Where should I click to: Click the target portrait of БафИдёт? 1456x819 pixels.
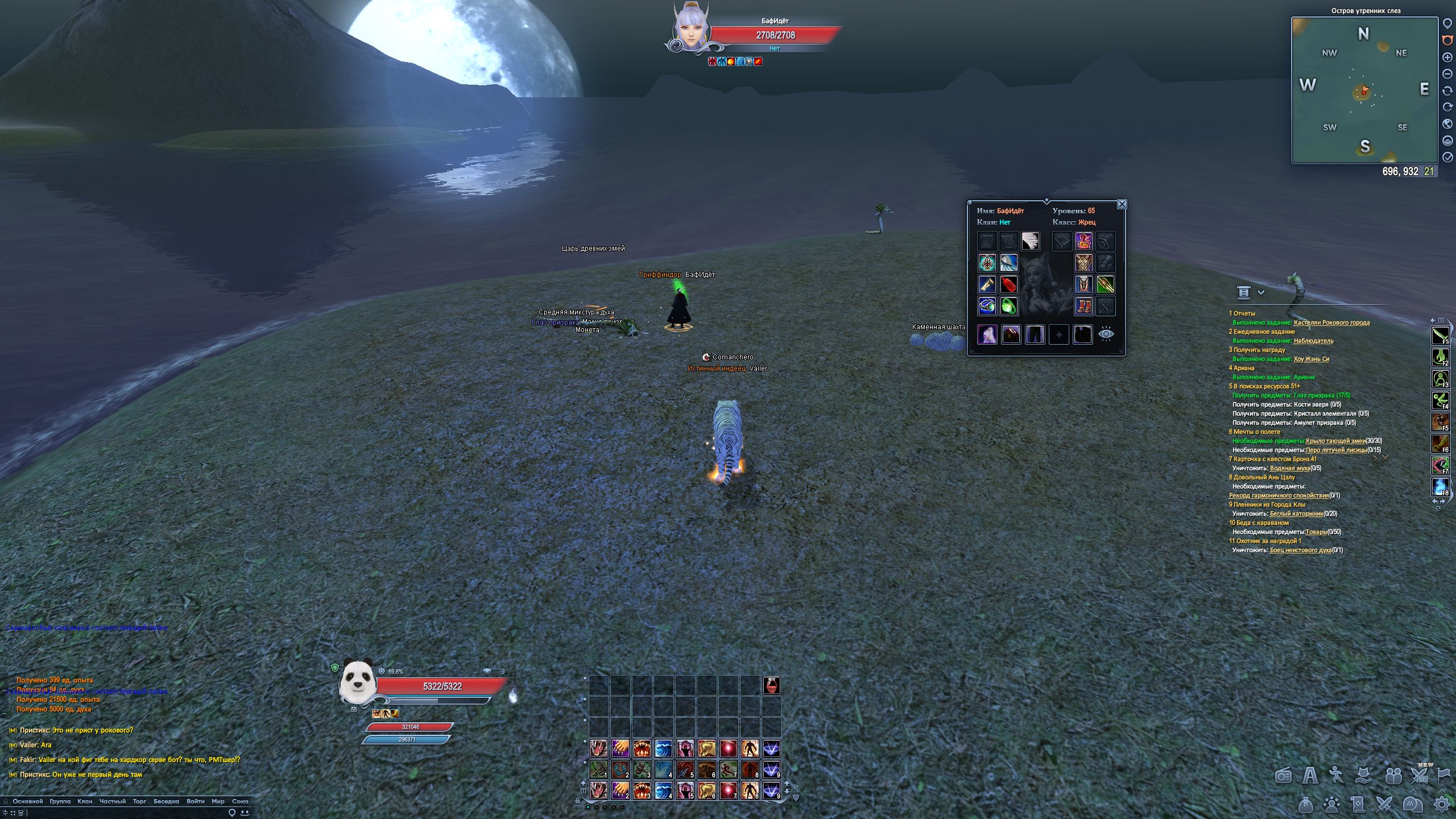(x=690, y=28)
